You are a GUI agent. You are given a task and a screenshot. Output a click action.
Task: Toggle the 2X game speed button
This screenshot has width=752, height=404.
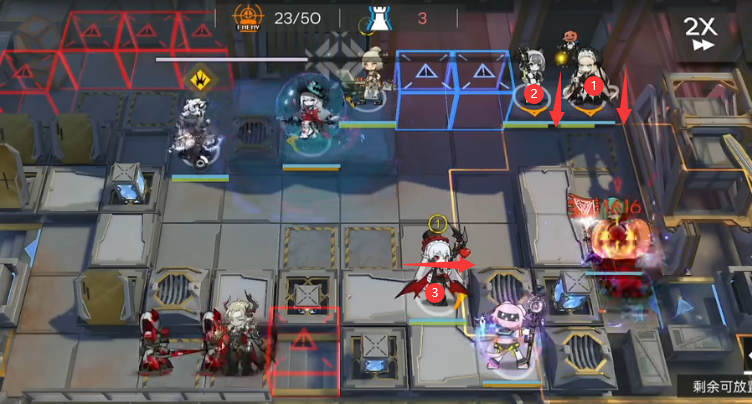(x=700, y=33)
